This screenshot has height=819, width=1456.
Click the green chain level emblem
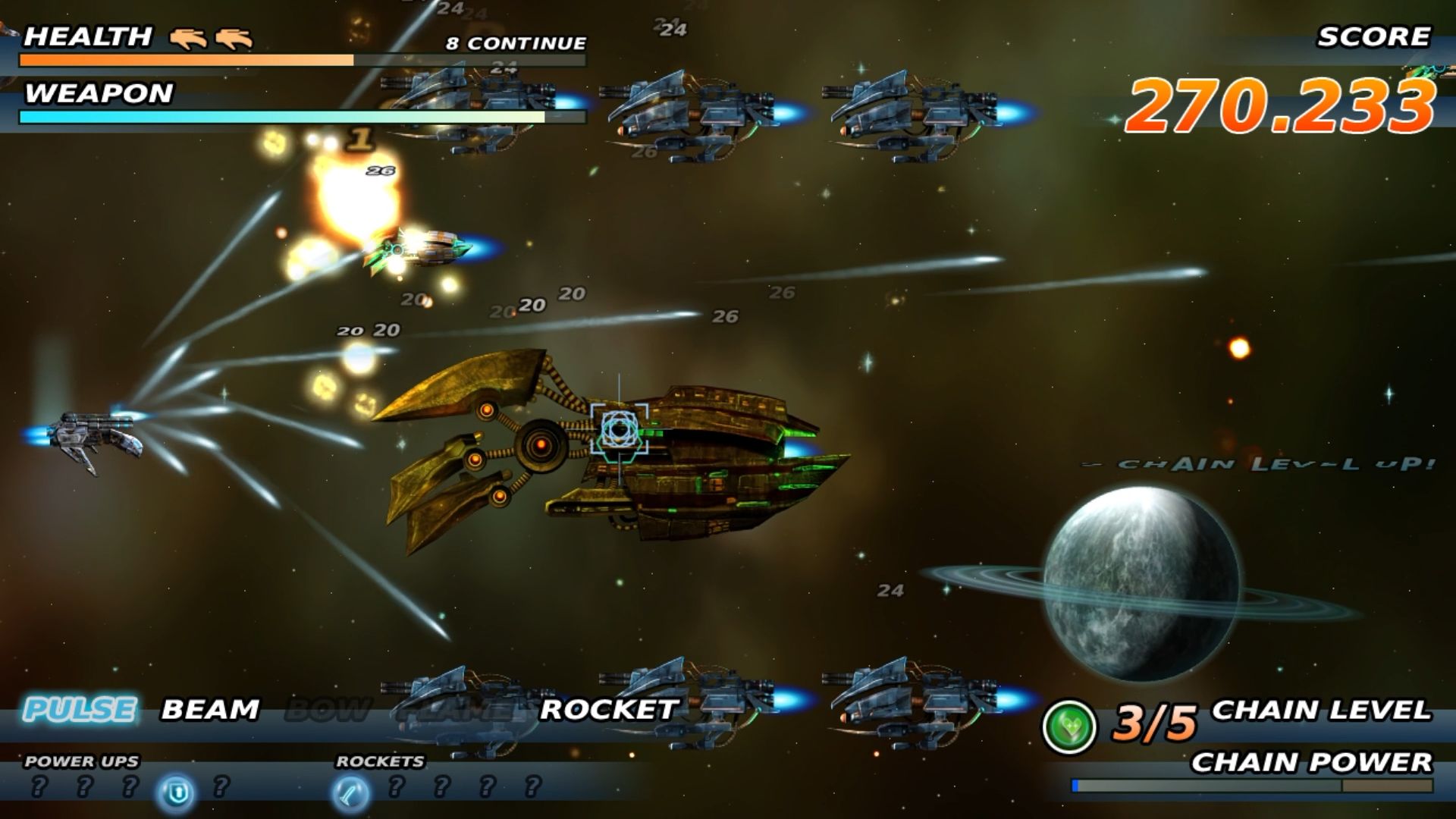coord(1069,726)
